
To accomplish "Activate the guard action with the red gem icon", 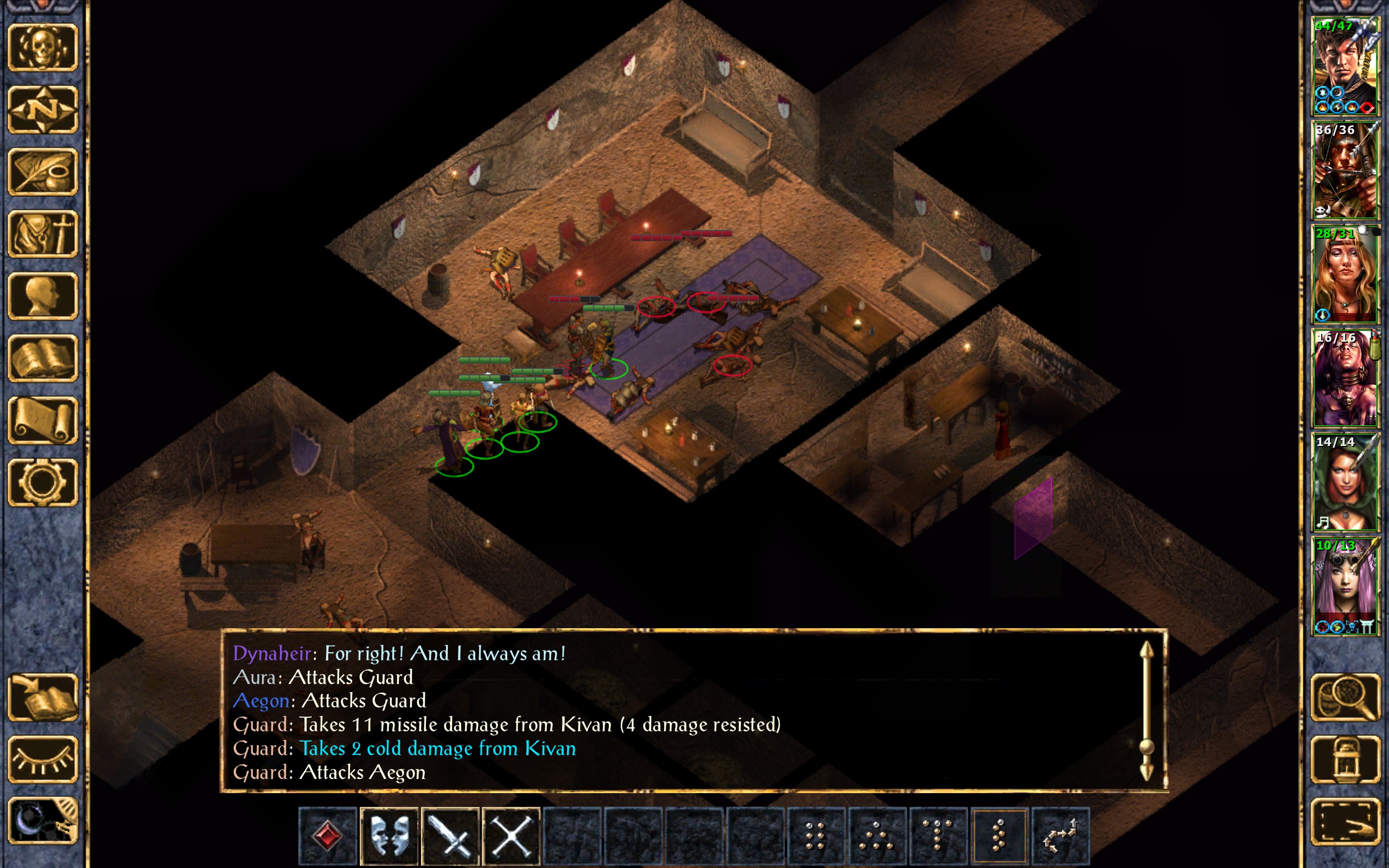I will point(328,837).
